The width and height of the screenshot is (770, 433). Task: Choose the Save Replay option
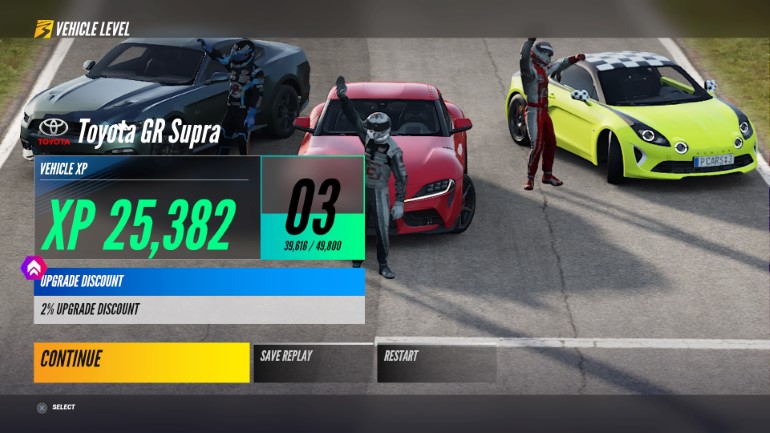click(x=312, y=362)
